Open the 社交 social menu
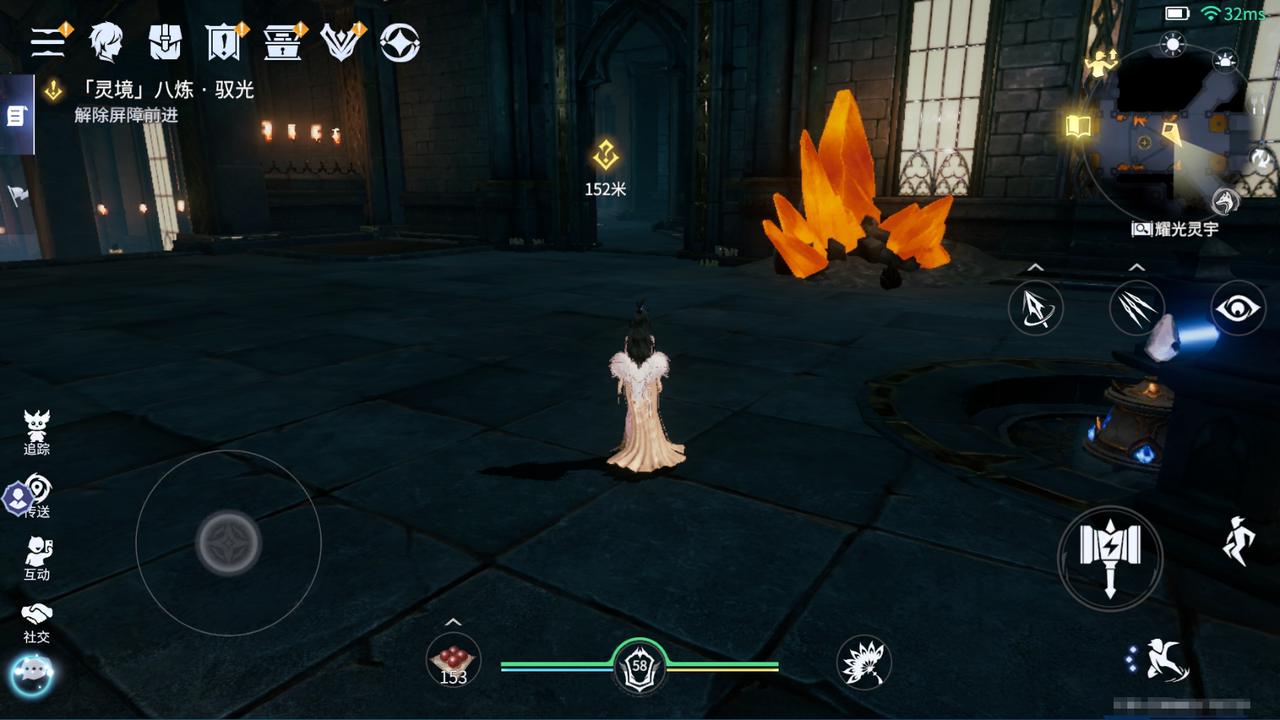The width and height of the screenshot is (1280, 720). (x=37, y=621)
